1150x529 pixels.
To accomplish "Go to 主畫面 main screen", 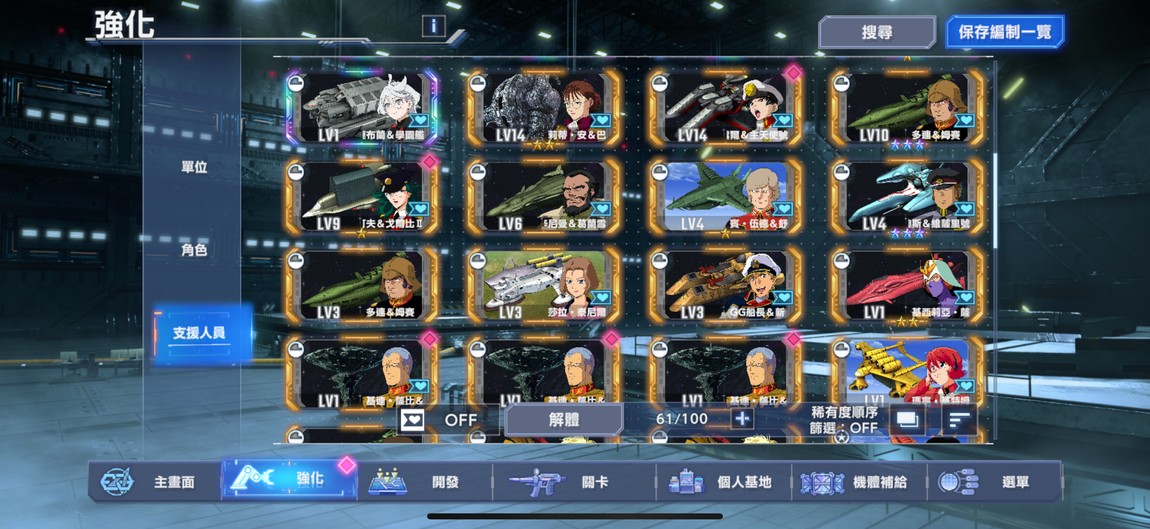I will (x=155, y=482).
